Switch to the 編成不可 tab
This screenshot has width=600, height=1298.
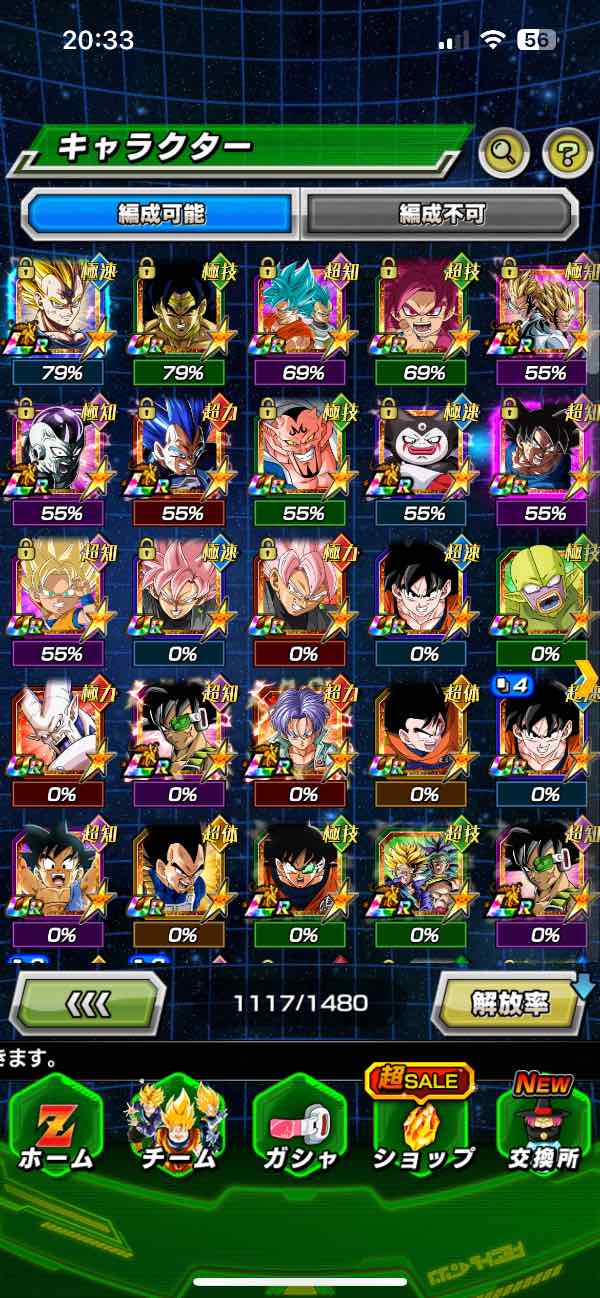click(x=441, y=214)
